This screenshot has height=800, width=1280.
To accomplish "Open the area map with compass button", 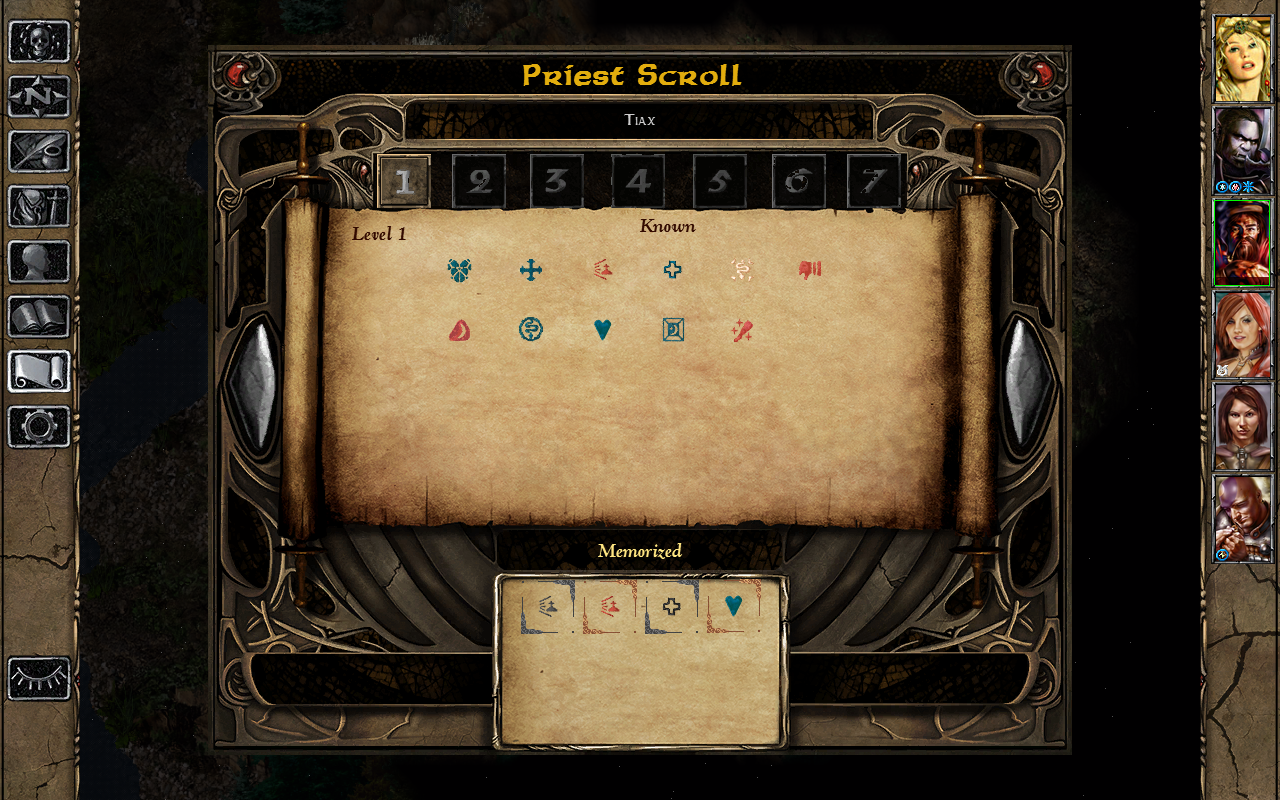I will point(39,97).
